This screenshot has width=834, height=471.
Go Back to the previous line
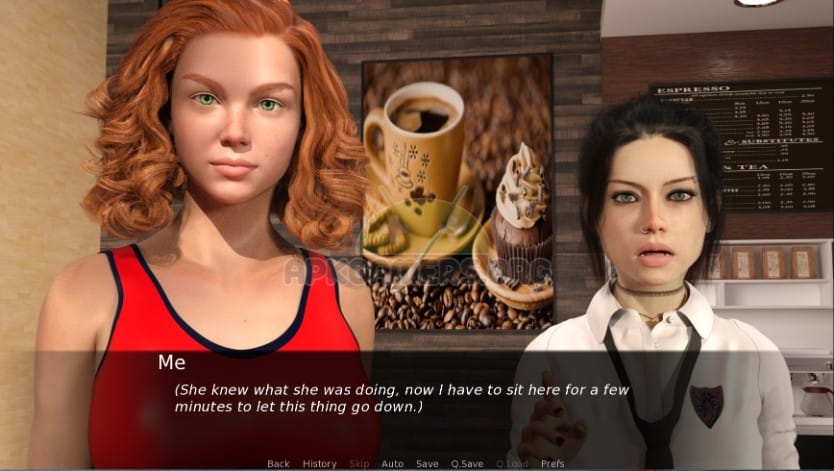click(x=278, y=464)
